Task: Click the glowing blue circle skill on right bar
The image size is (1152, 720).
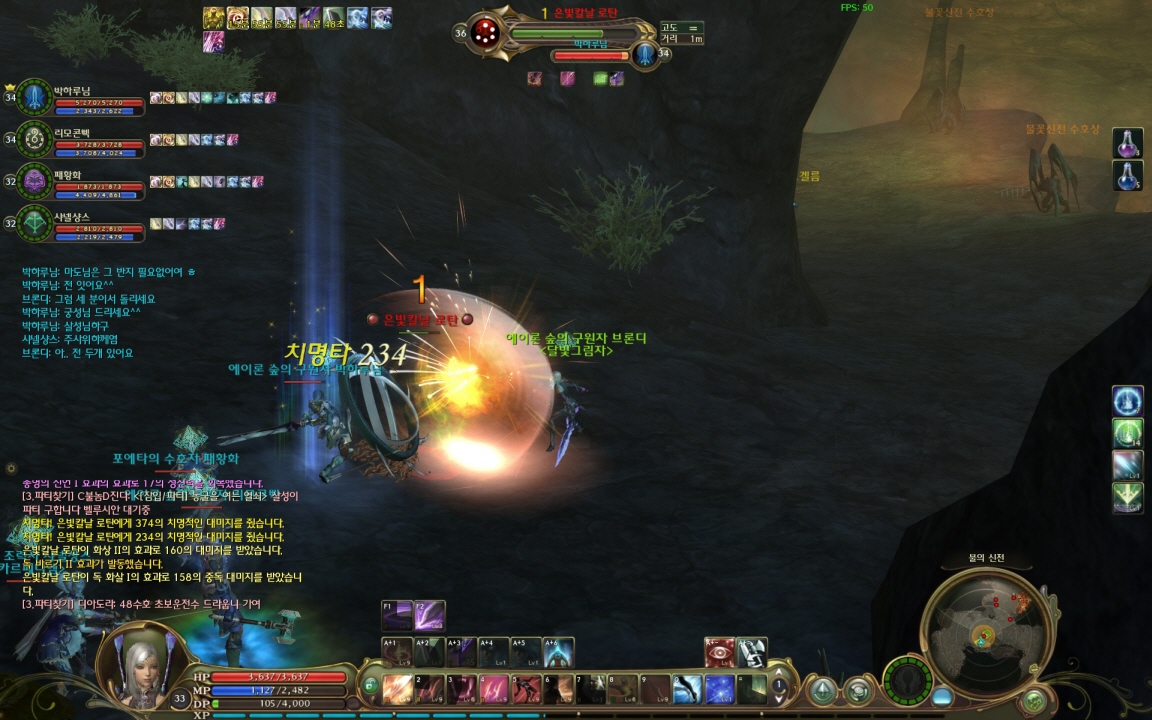Action: (x=1127, y=401)
